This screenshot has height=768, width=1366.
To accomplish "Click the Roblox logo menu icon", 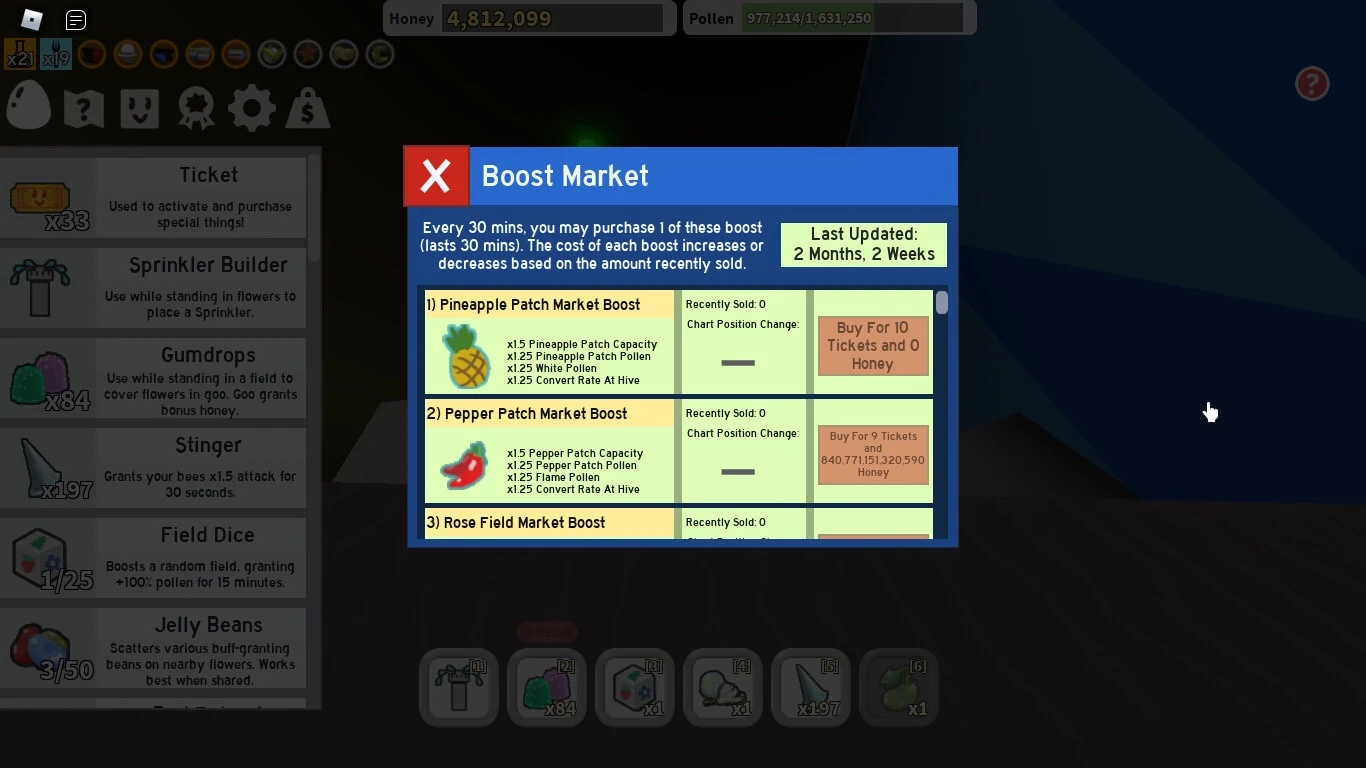I will click(x=30, y=18).
